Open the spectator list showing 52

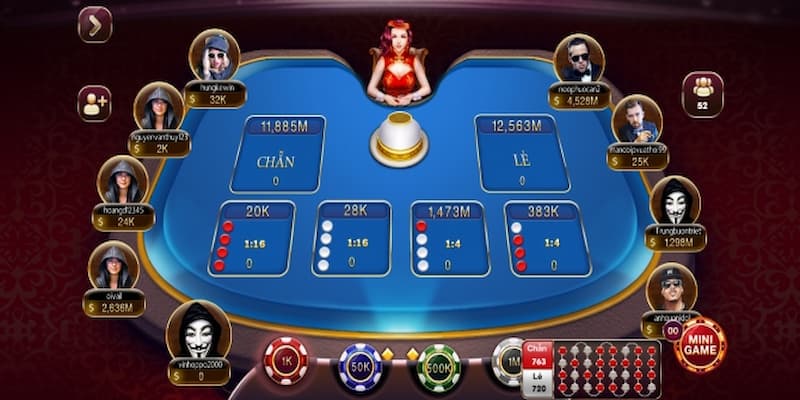[703, 93]
